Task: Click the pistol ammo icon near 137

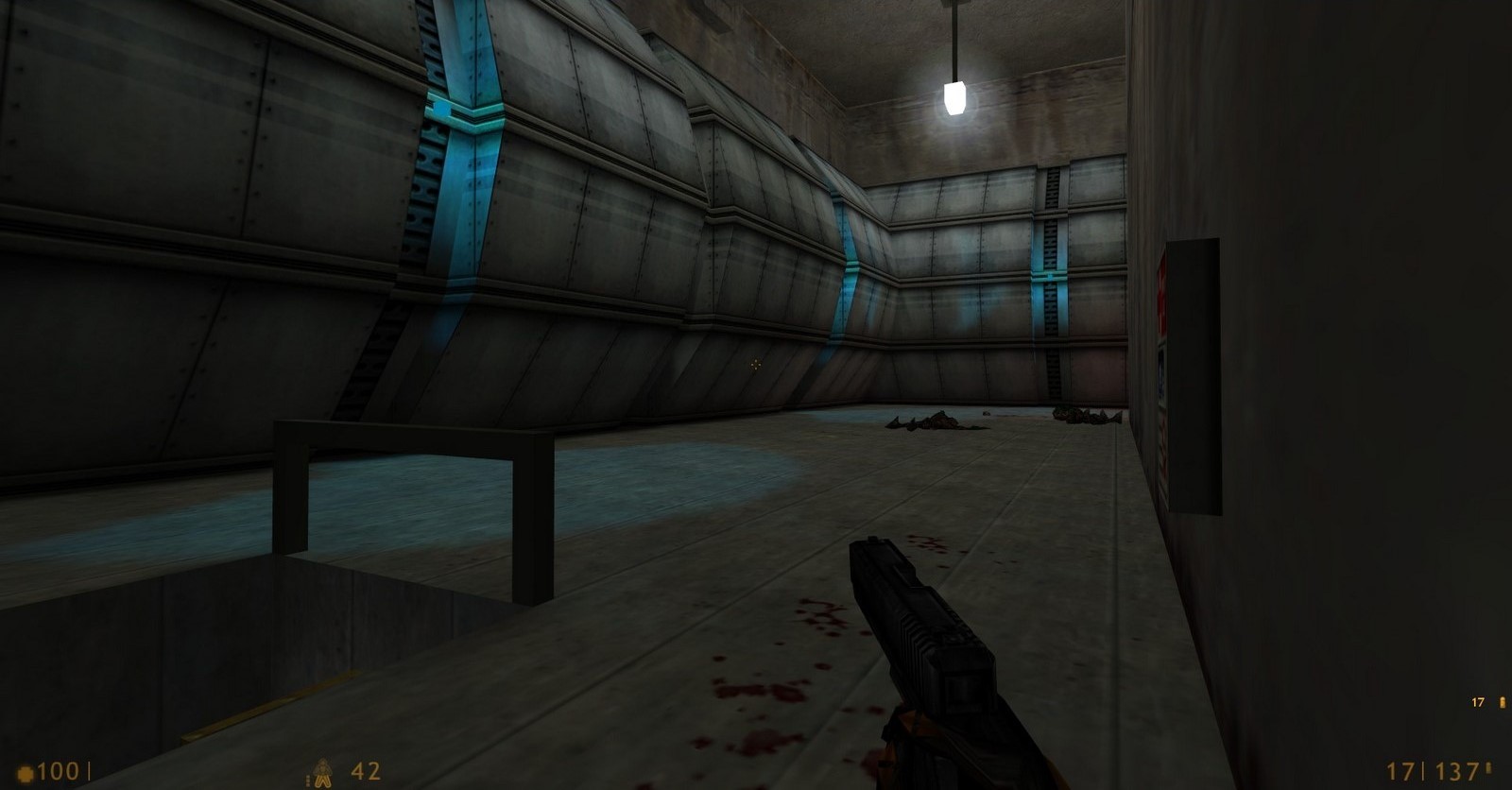Action: click(x=1489, y=769)
